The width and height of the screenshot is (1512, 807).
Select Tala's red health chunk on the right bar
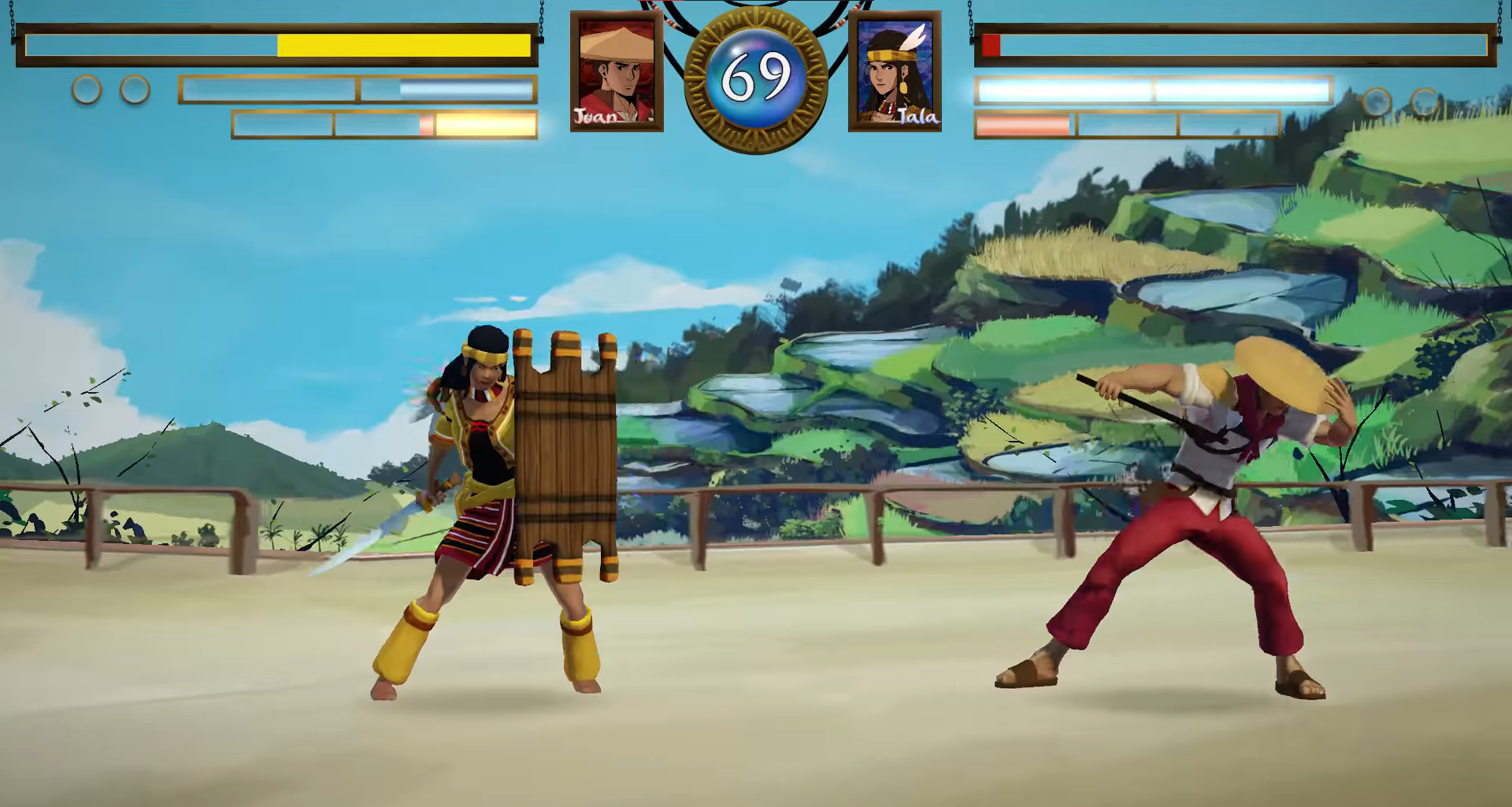pos(992,47)
